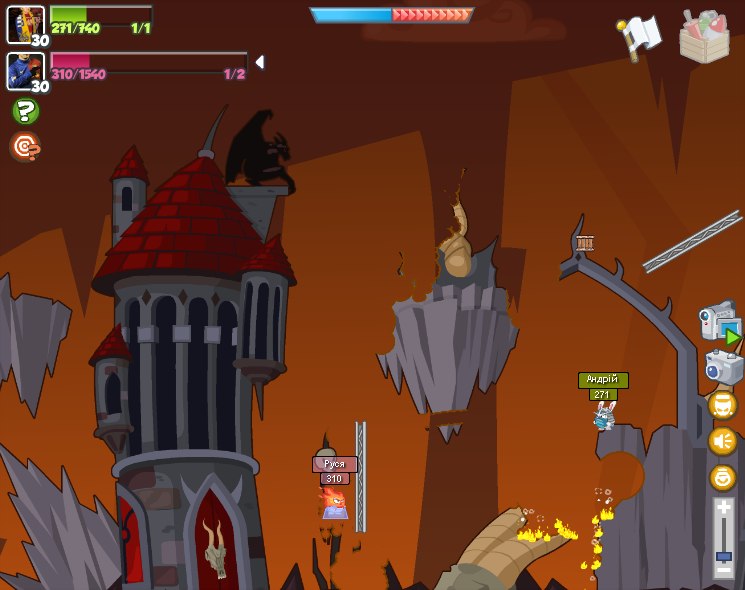The height and width of the screenshot is (590, 745).
Task: Open the weapons crate inventory
Action: [x=704, y=37]
